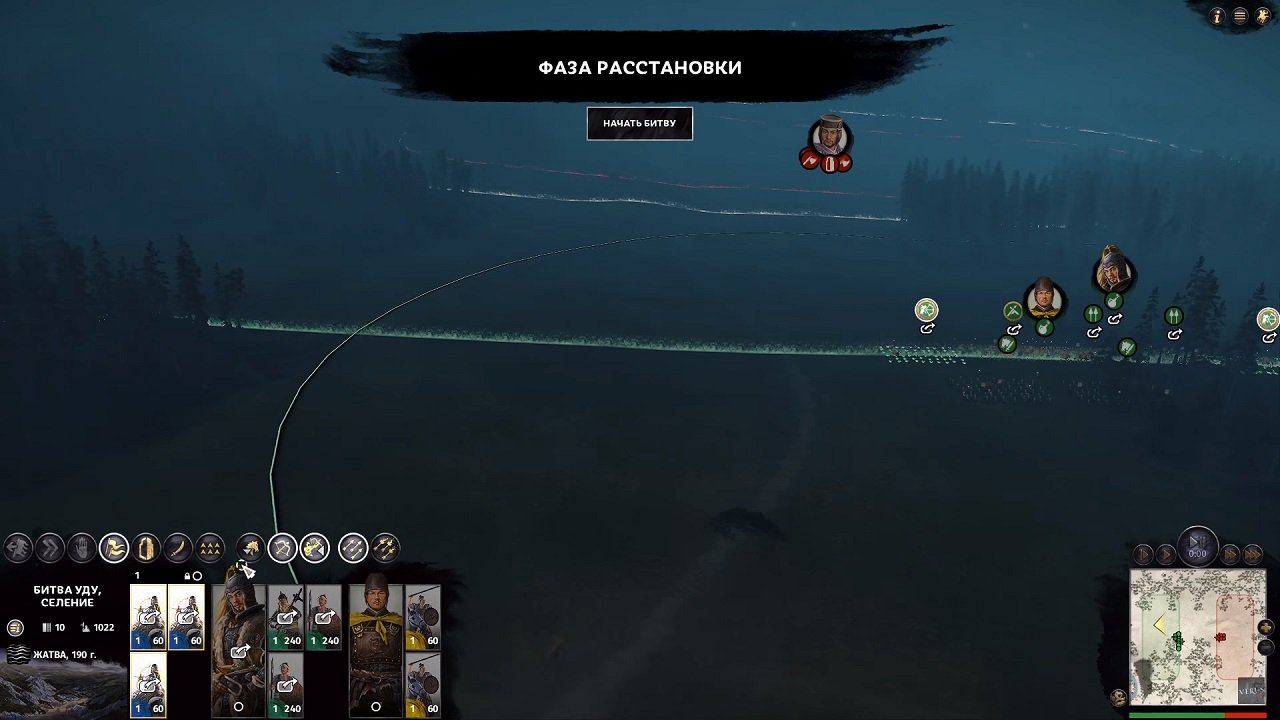Select the fastest speed playback control
The width and height of the screenshot is (1280, 720).
tap(1252, 554)
